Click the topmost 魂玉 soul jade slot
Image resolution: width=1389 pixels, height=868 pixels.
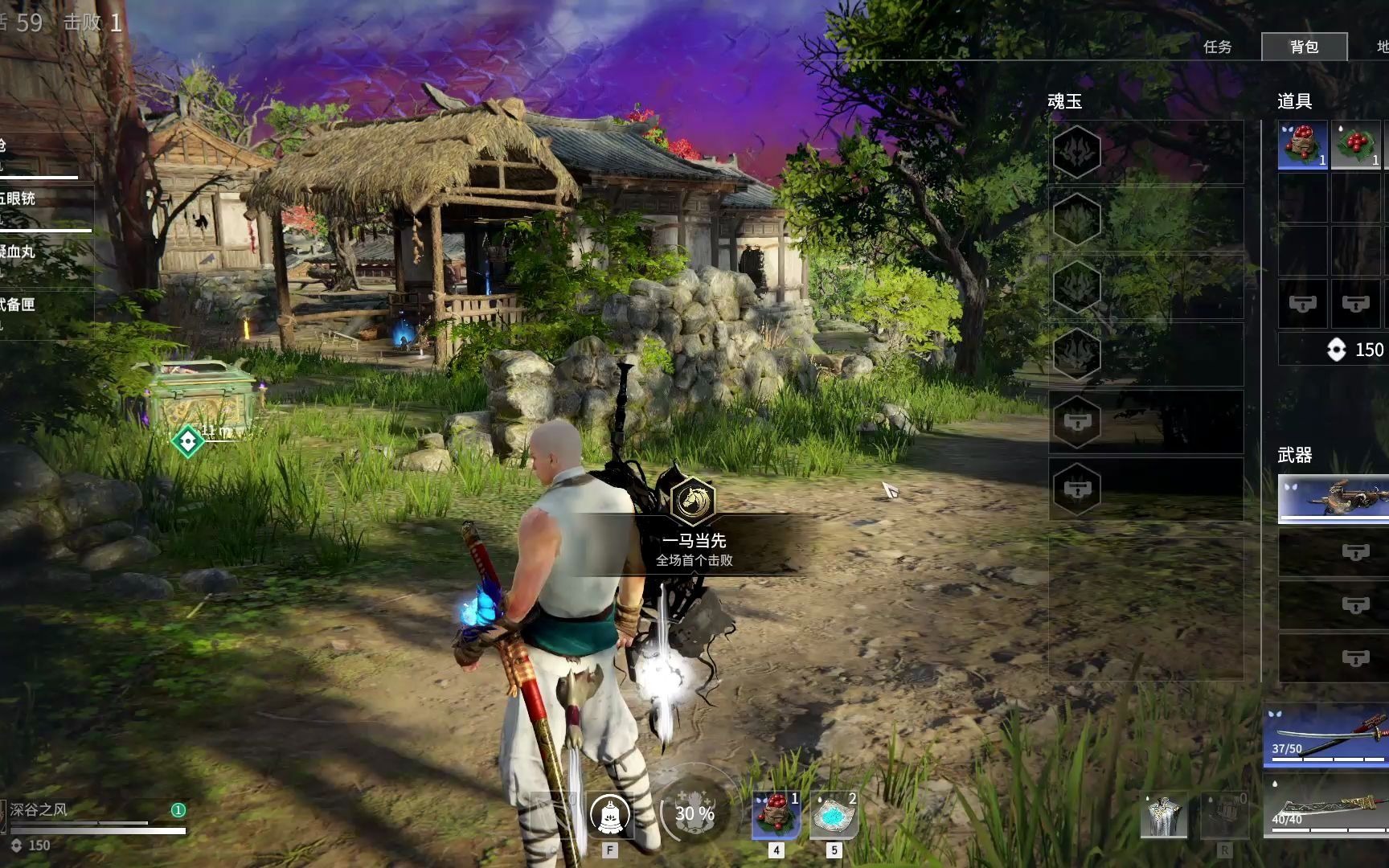(x=1077, y=151)
